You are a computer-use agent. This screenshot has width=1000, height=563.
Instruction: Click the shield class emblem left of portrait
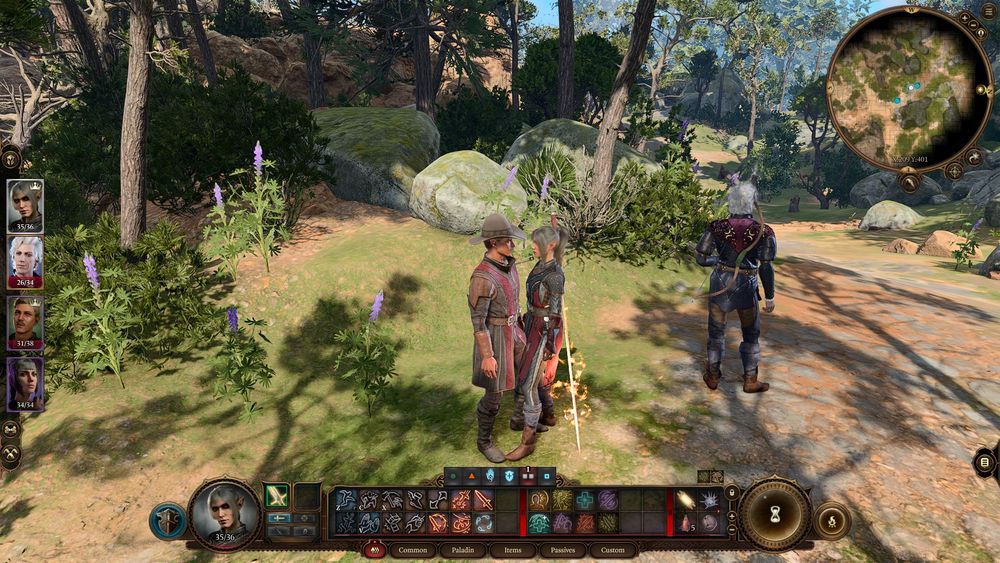click(x=167, y=521)
